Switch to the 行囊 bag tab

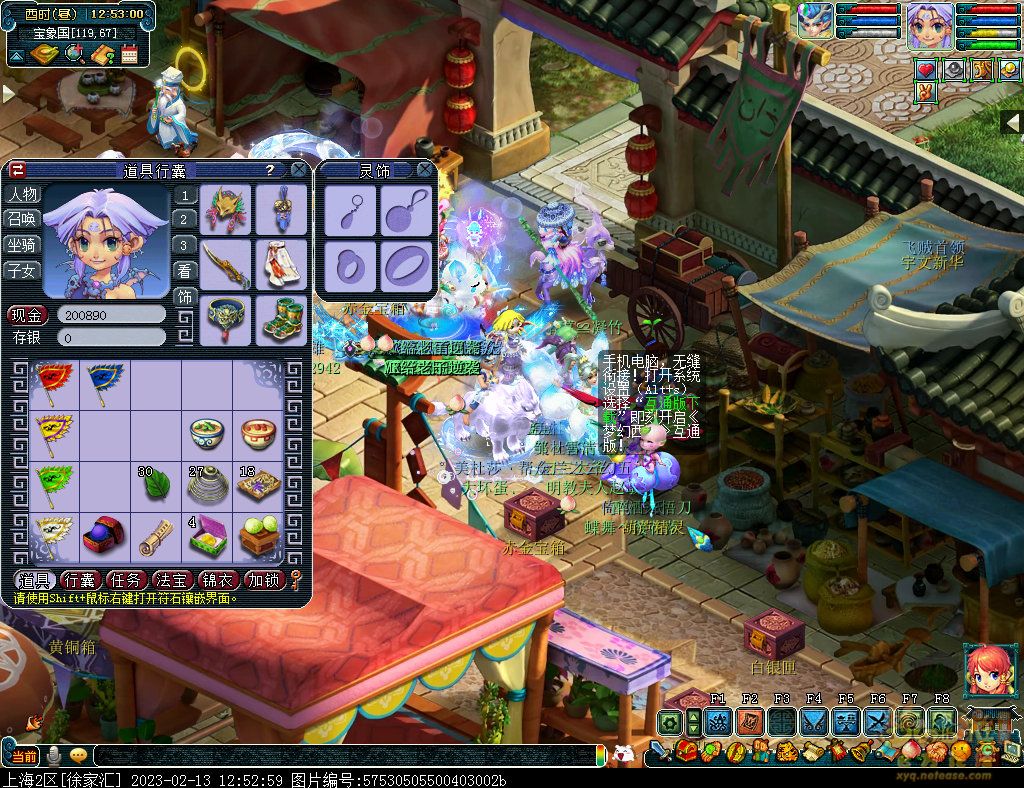click(x=80, y=580)
